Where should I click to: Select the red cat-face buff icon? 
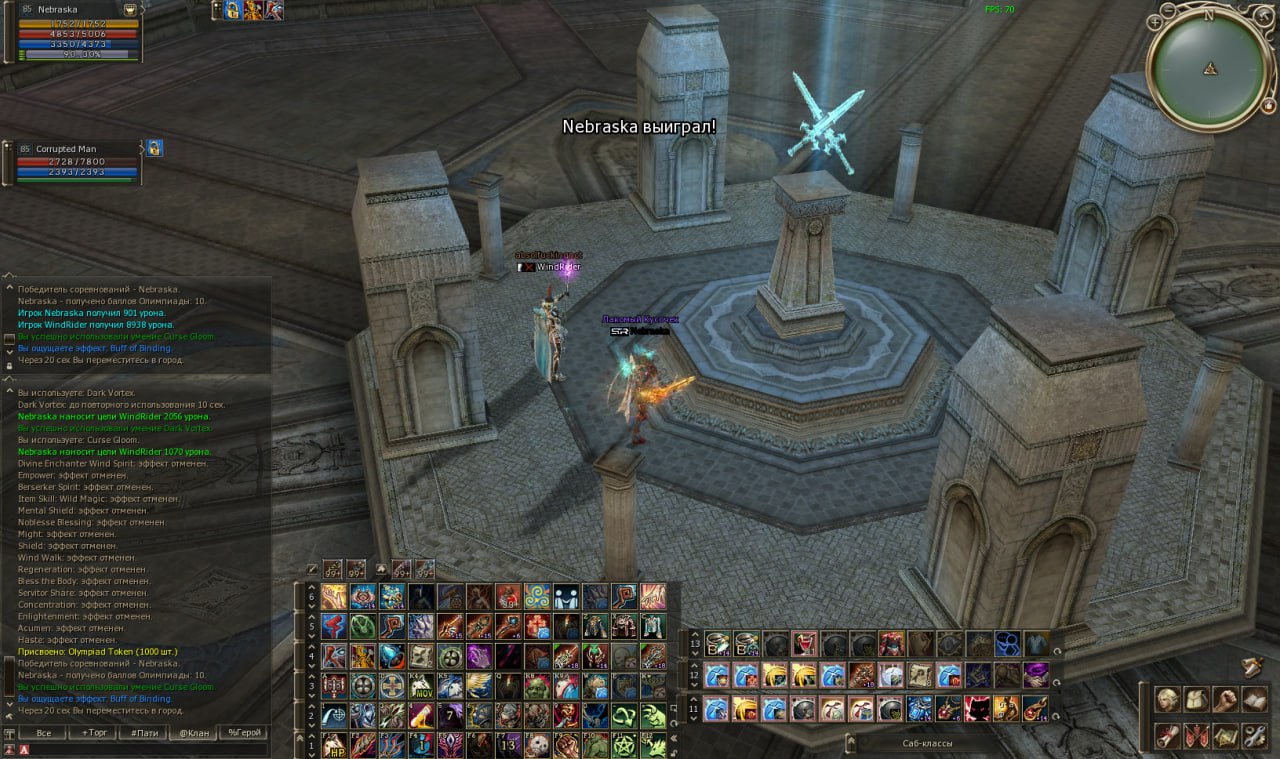coord(977,709)
